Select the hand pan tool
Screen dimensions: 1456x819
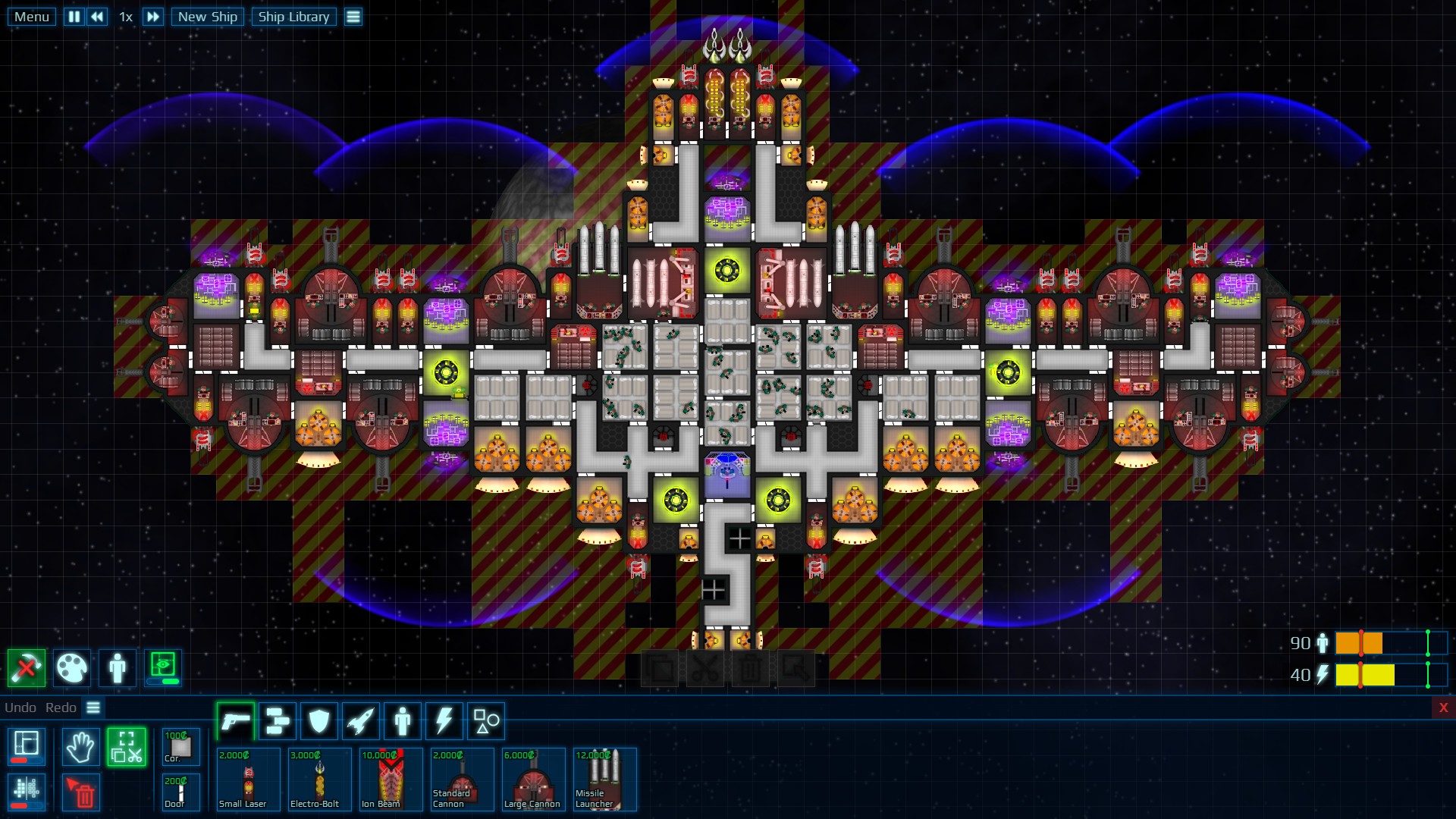[x=80, y=747]
